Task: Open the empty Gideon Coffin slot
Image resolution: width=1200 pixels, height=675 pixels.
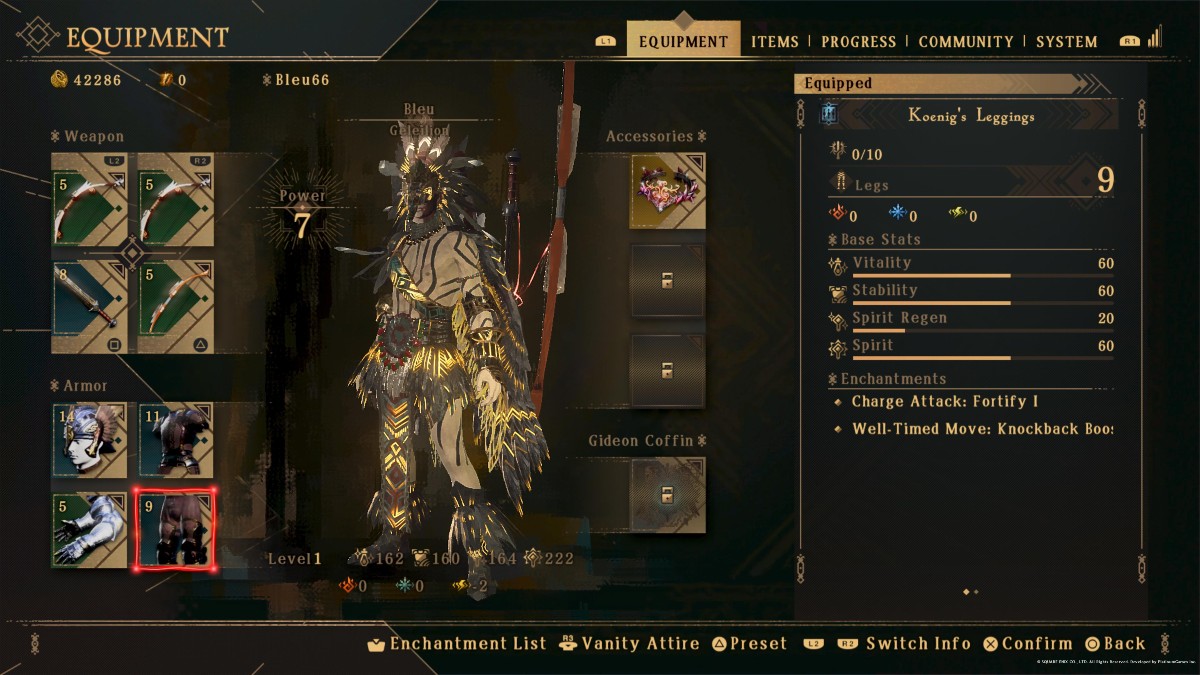Action: (x=667, y=494)
